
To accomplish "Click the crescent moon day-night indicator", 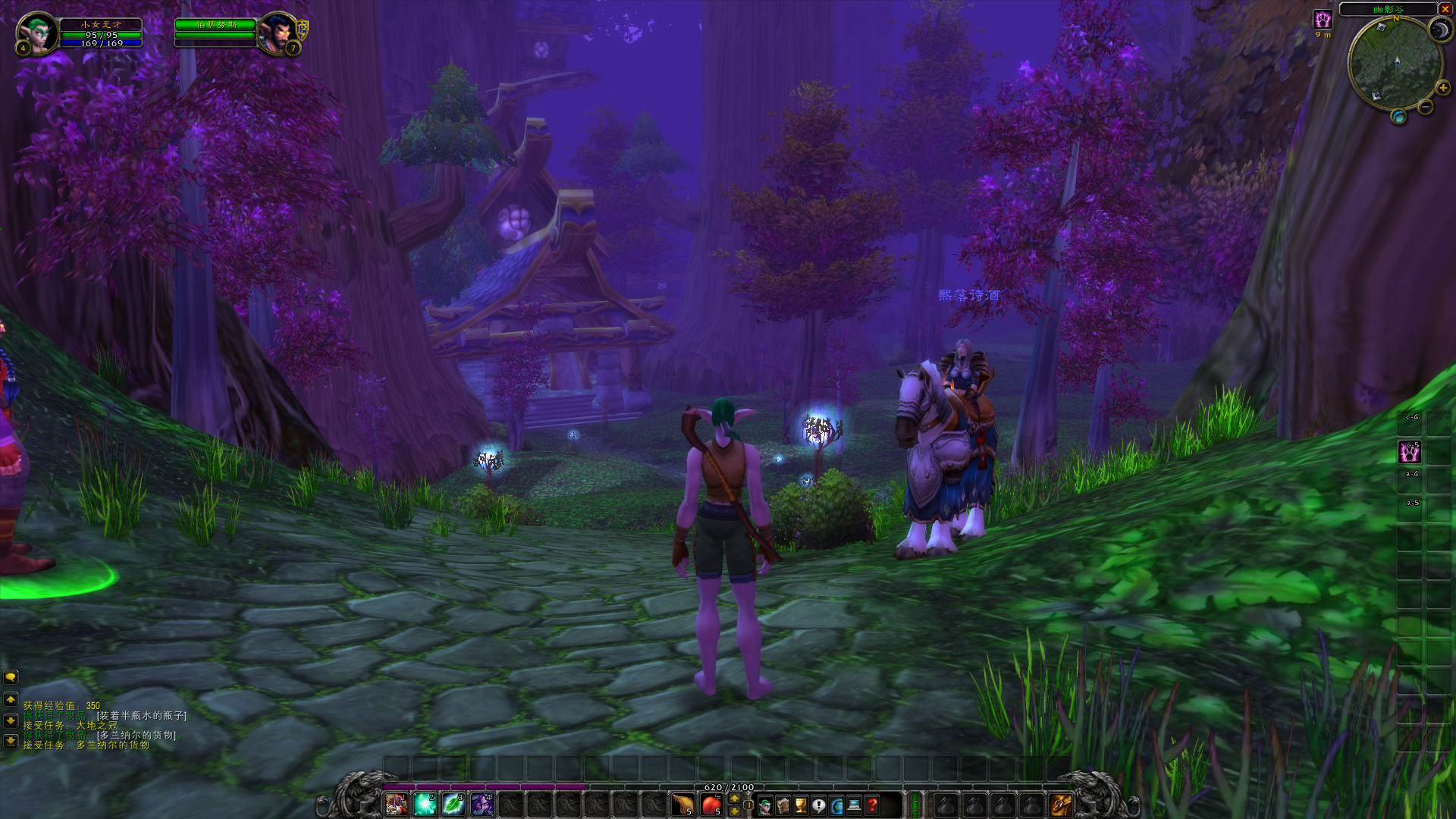I will click(1439, 29).
